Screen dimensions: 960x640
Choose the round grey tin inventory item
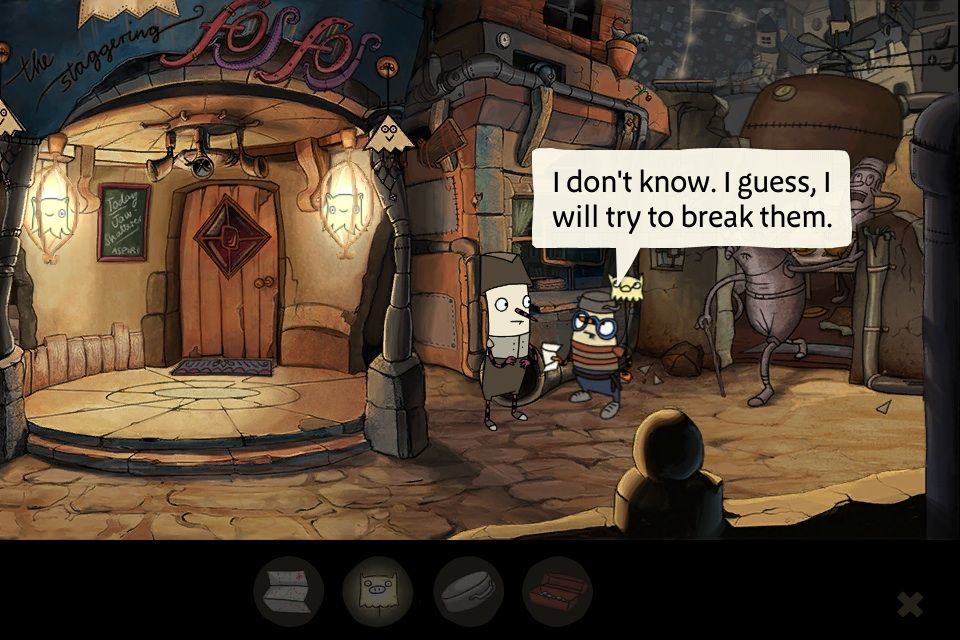click(x=468, y=592)
